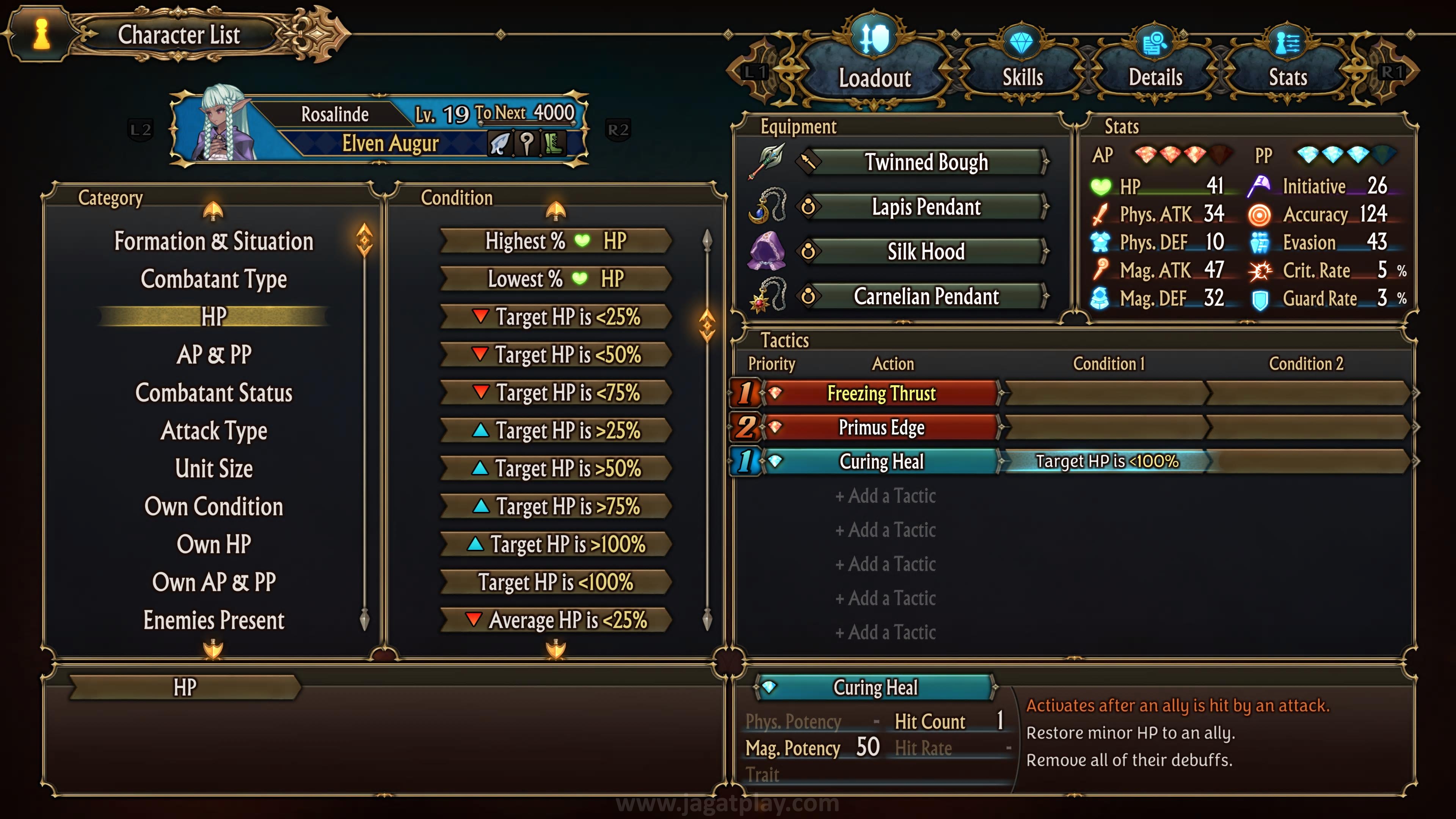The width and height of the screenshot is (1456, 819).
Task: Choose the Carnelian Pendant equipment slot
Action: [926, 296]
